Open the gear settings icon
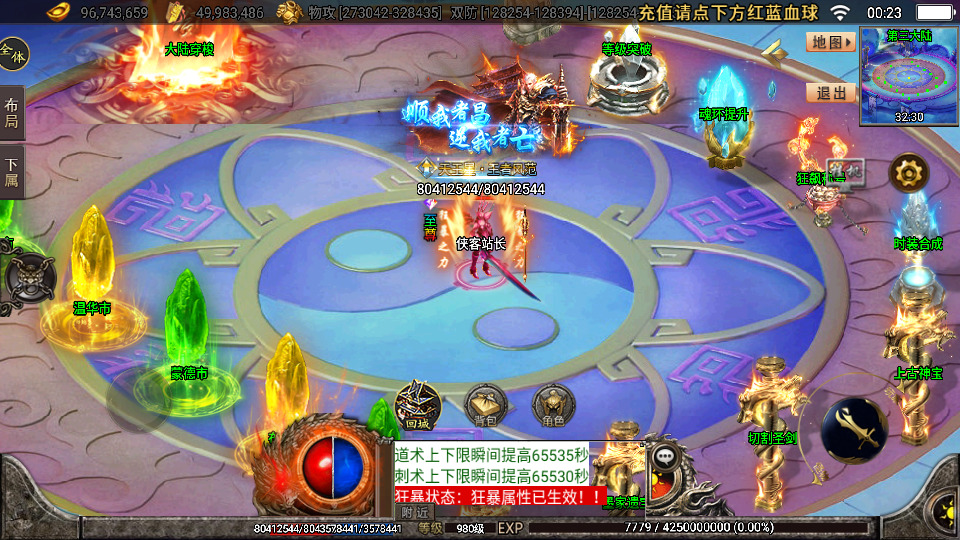The height and width of the screenshot is (540, 960). pyautogui.click(x=909, y=174)
